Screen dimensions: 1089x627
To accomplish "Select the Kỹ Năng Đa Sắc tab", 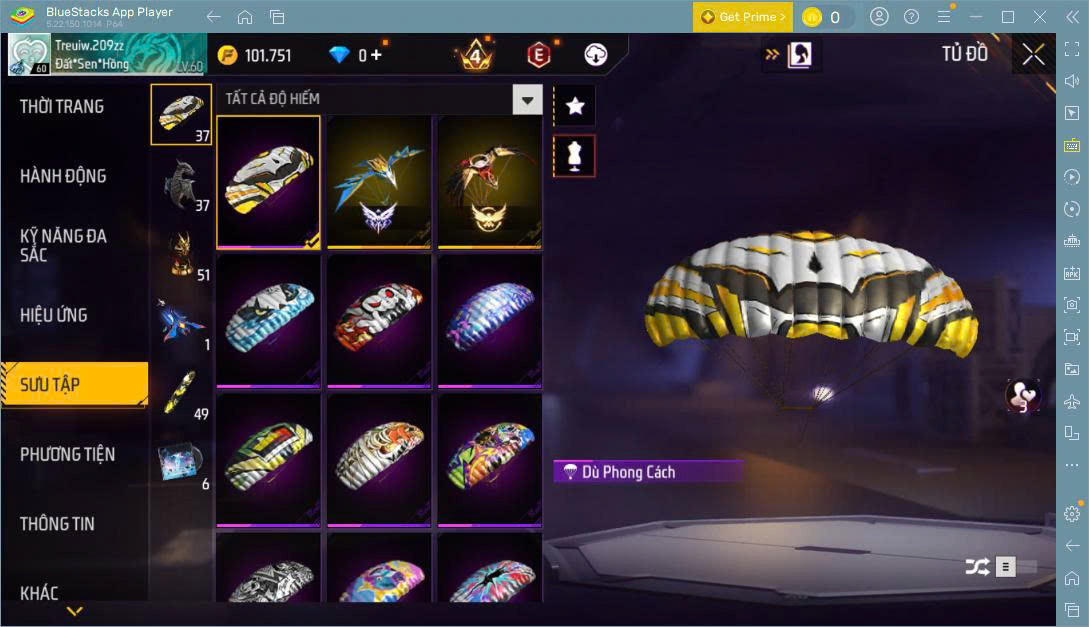I will (x=63, y=245).
